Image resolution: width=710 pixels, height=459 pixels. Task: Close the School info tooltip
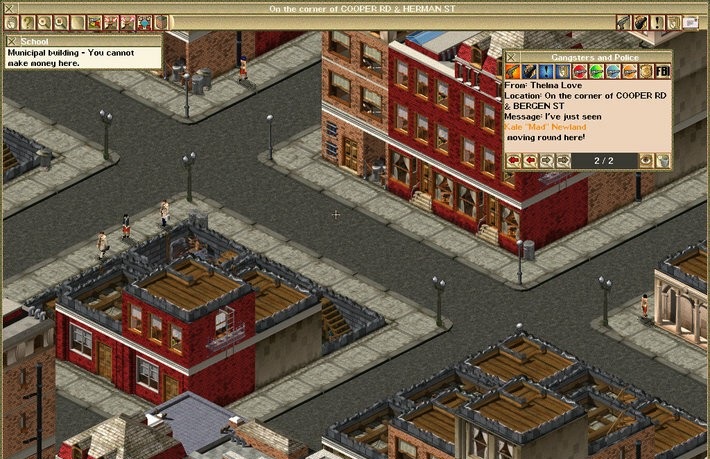point(12,40)
